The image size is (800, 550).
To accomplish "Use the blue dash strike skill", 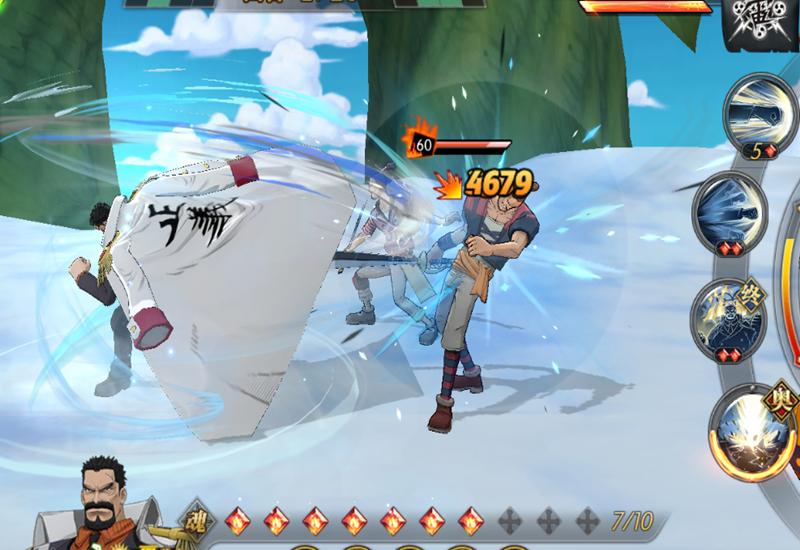I will [x=727, y=211].
